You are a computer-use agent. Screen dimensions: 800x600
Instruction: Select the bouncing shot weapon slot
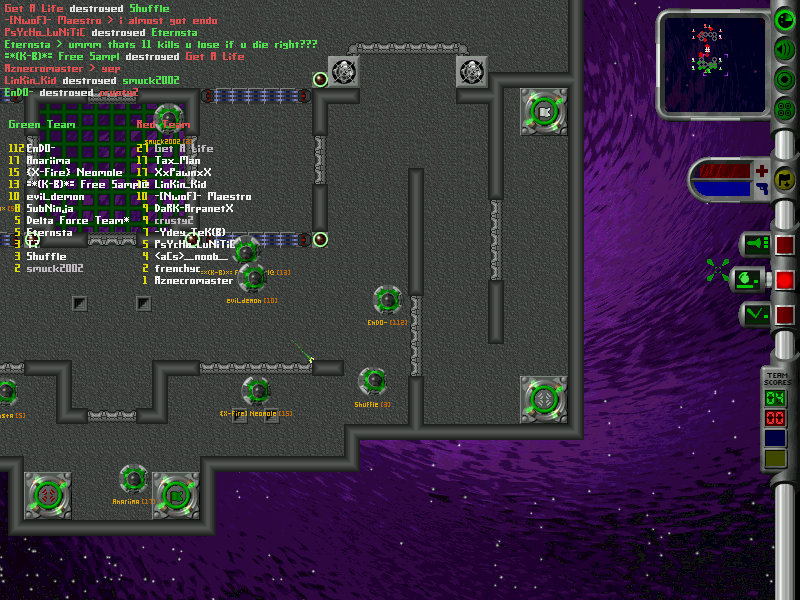(755, 314)
